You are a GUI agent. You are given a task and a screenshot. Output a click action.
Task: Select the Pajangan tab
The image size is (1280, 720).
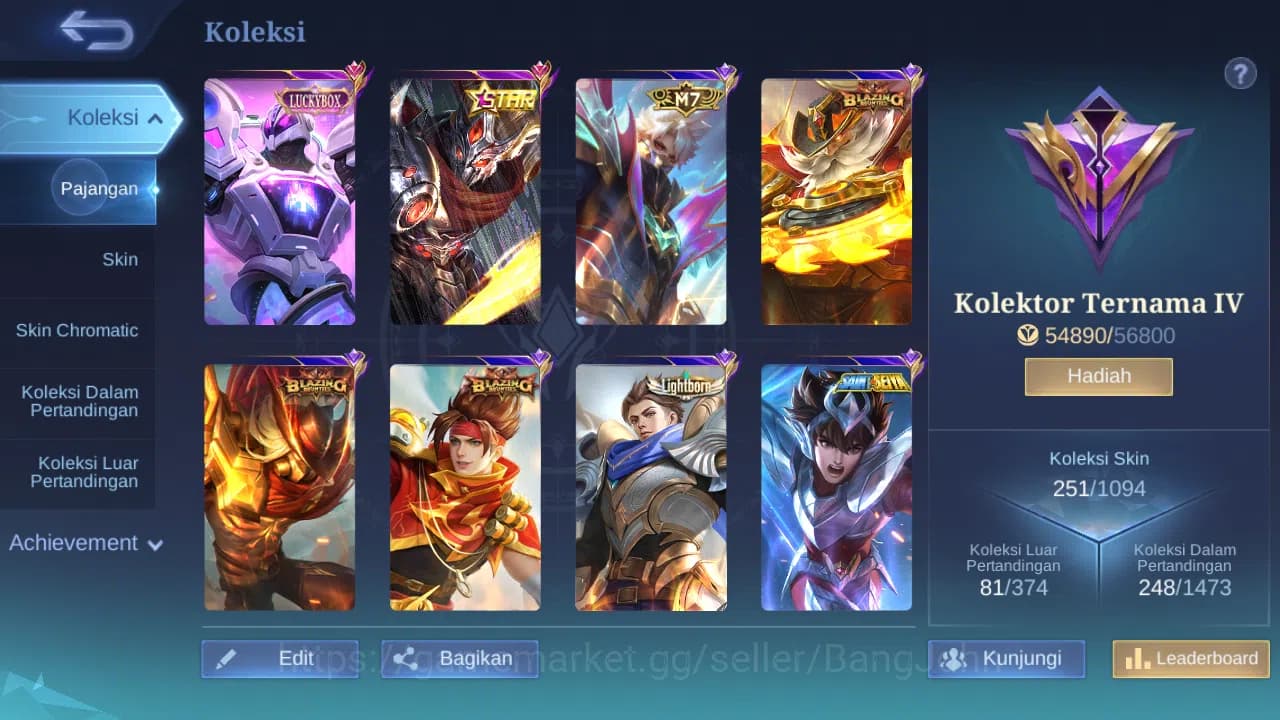(99, 189)
